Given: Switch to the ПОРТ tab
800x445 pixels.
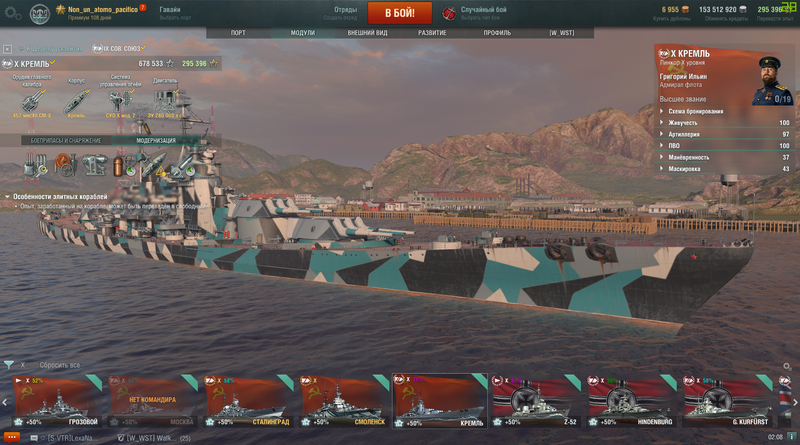Looking at the screenshot, I should click(x=238, y=33).
